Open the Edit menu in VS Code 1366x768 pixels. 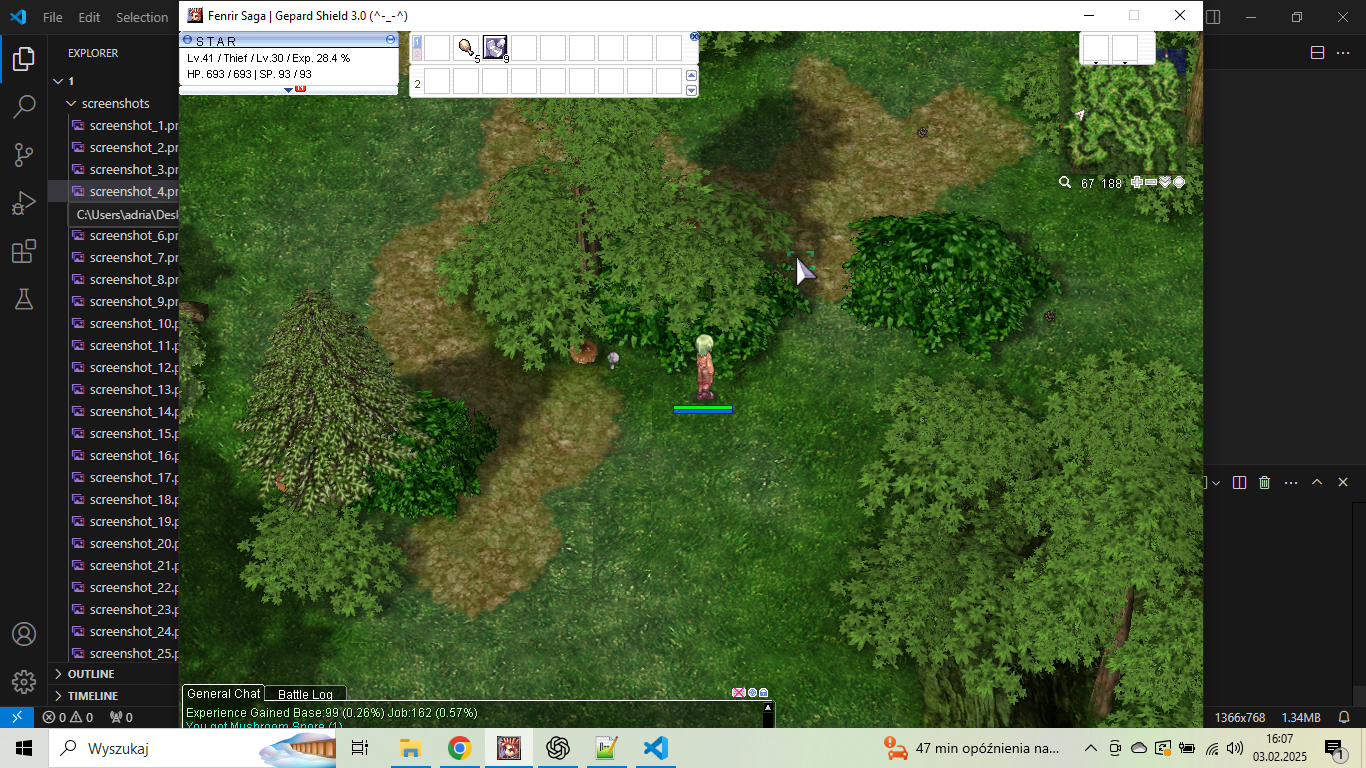[88, 17]
